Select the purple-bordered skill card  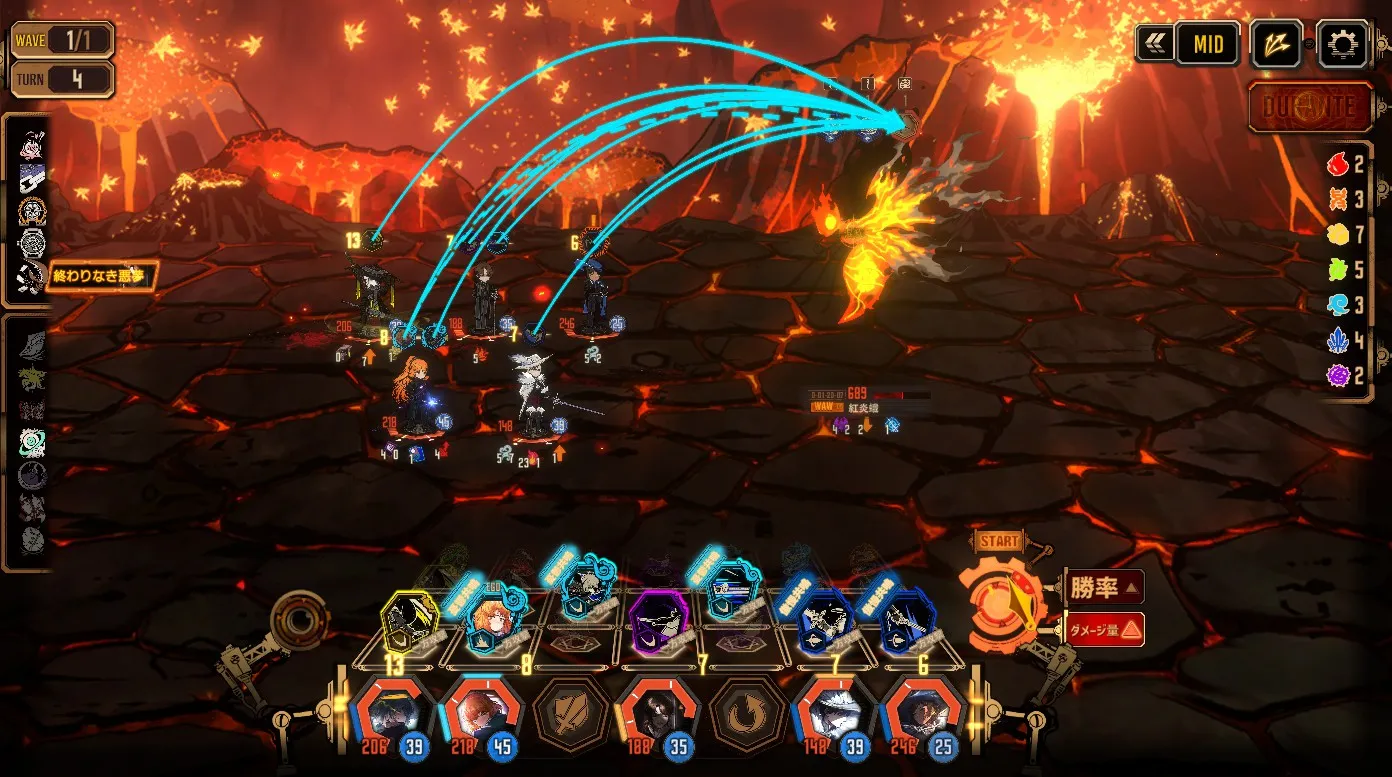(660, 622)
